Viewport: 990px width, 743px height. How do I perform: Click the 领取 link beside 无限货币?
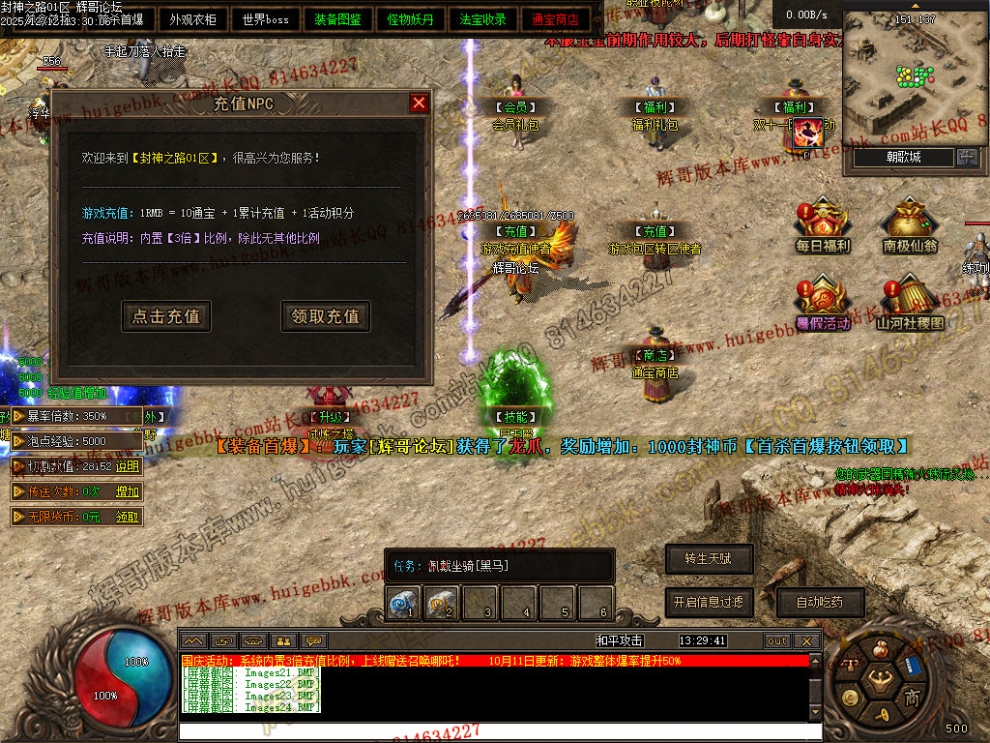(128, 517)
